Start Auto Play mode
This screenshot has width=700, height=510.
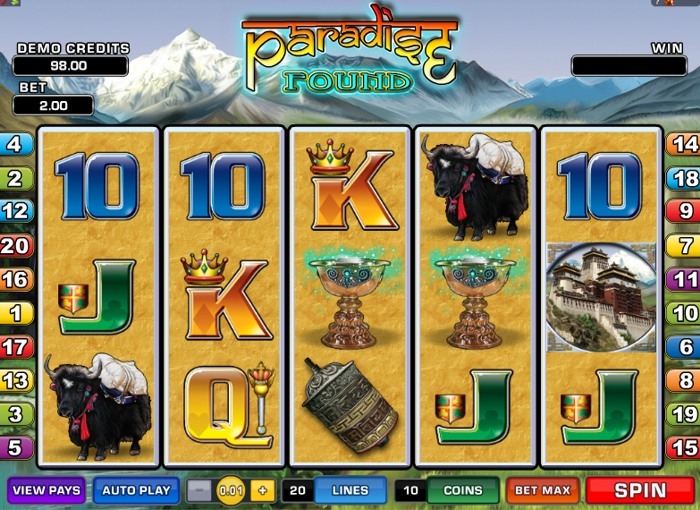click(x=136, y=491)
